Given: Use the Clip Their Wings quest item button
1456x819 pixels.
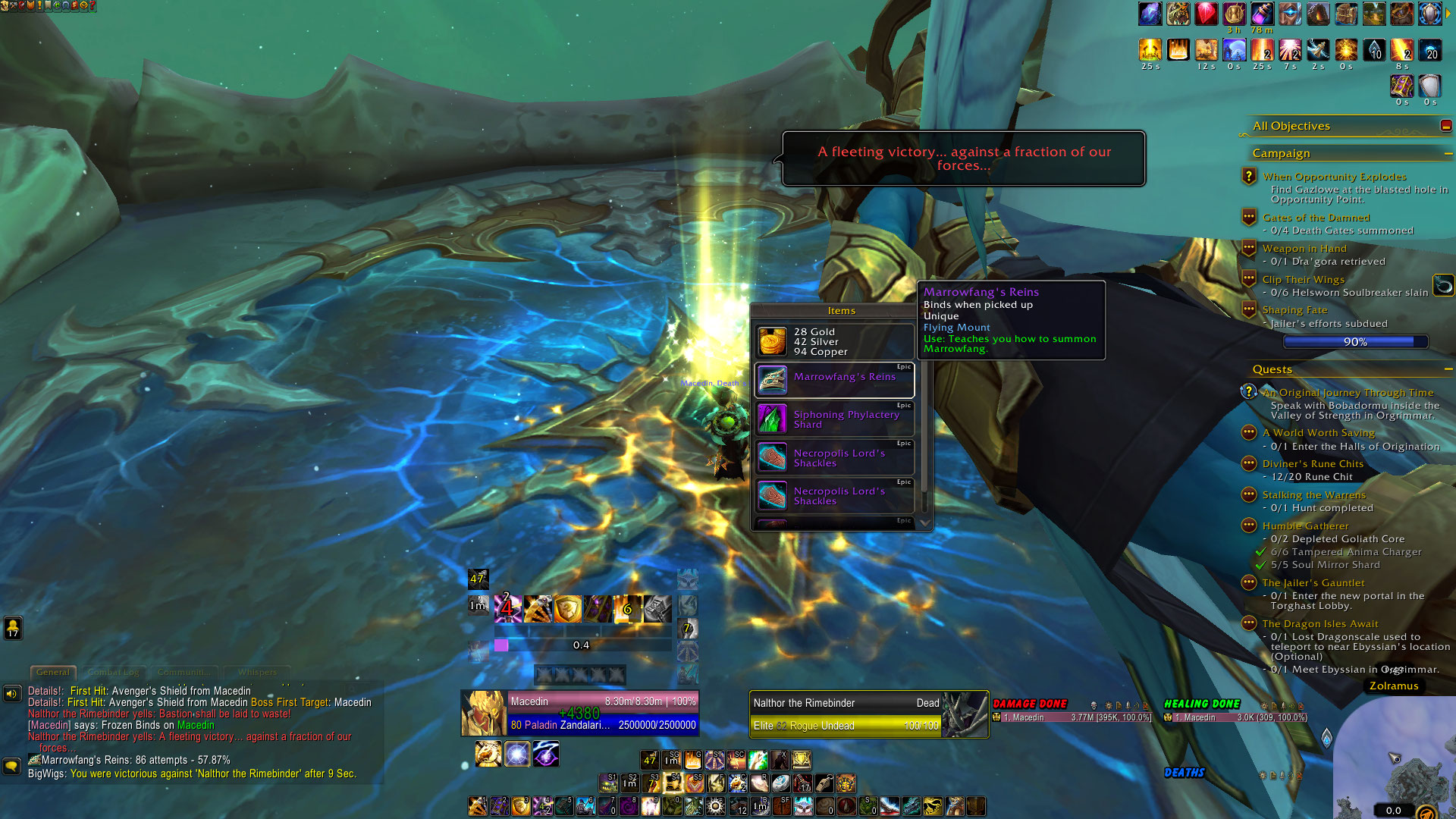Looking at the screenshot, I should (x=1443, y=285).
